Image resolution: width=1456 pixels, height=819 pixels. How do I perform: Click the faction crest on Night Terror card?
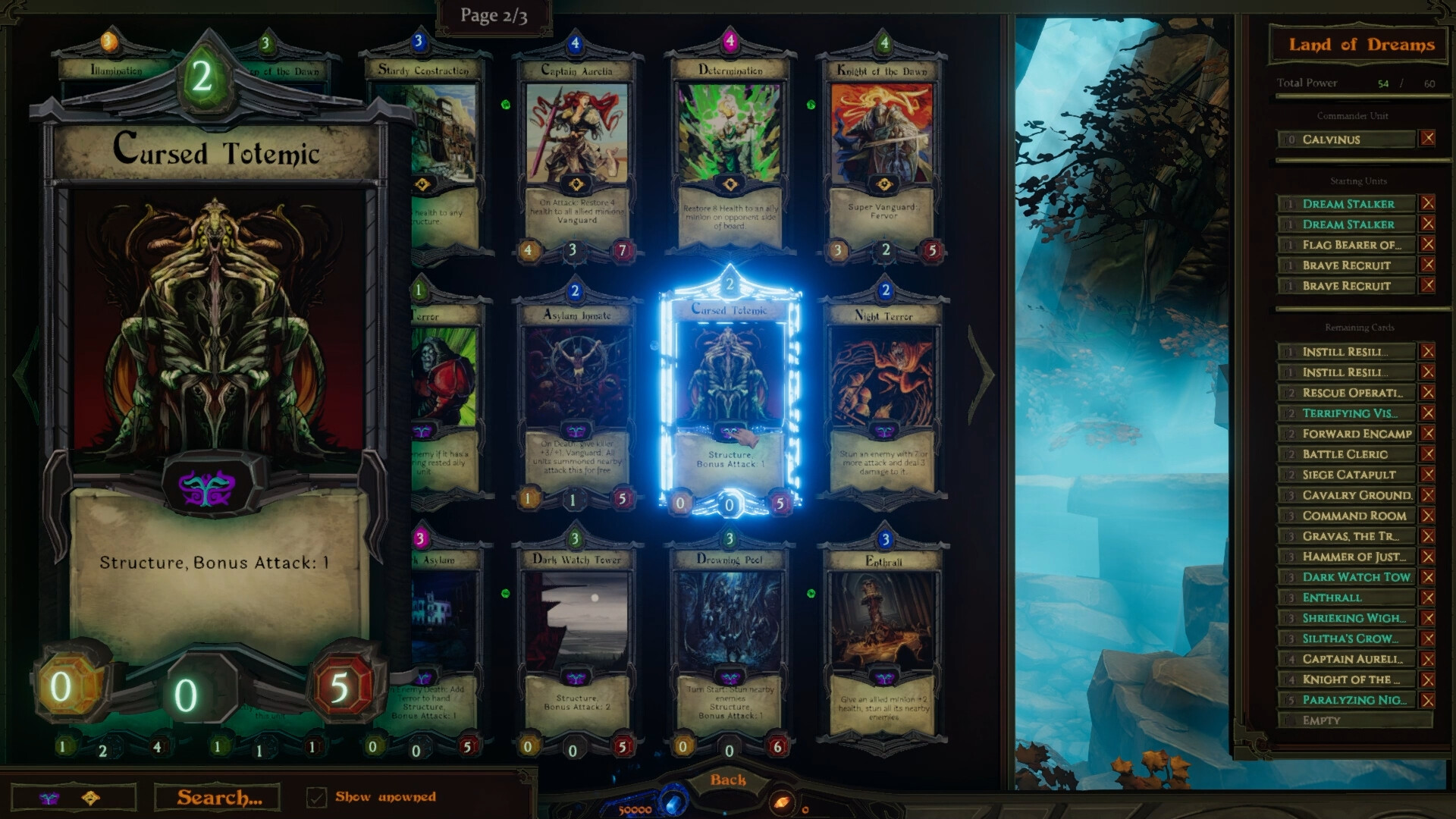coord(882,431)
